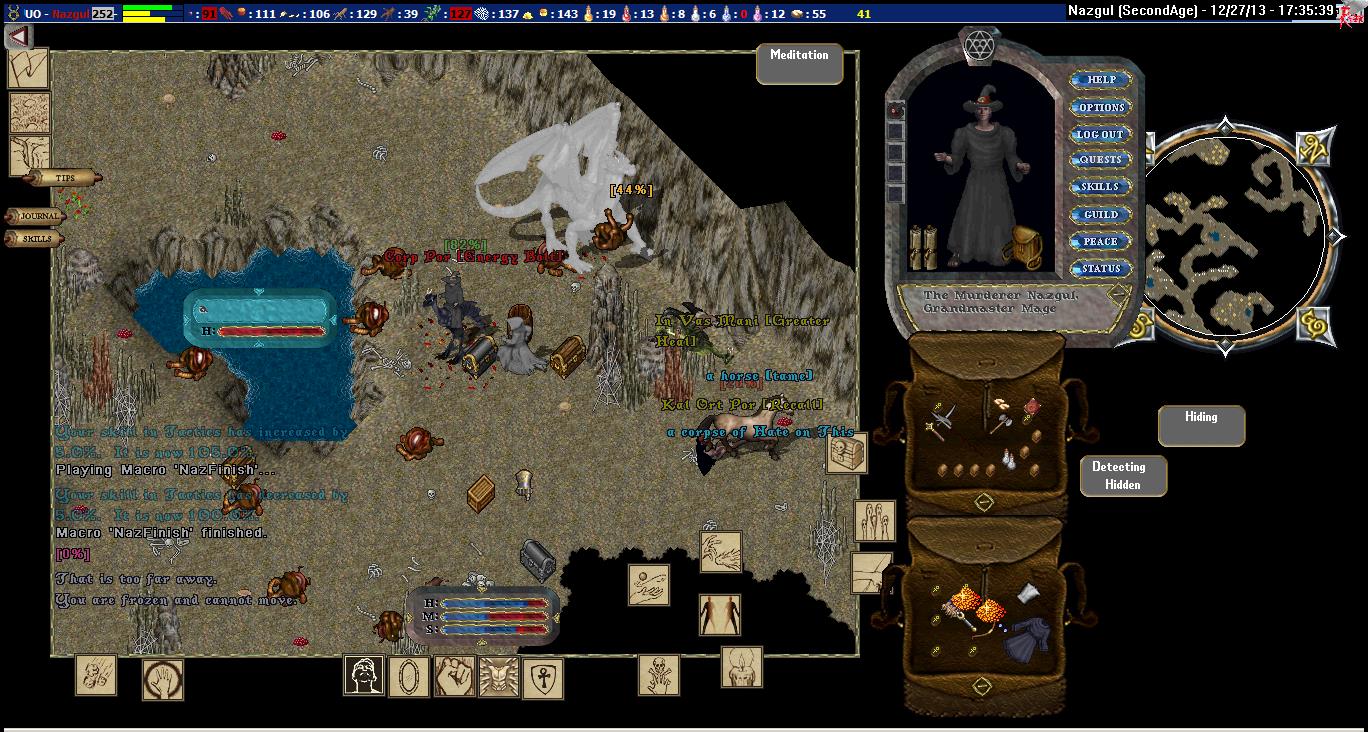Cast the ankh shield spell icon

click(543, 677)
